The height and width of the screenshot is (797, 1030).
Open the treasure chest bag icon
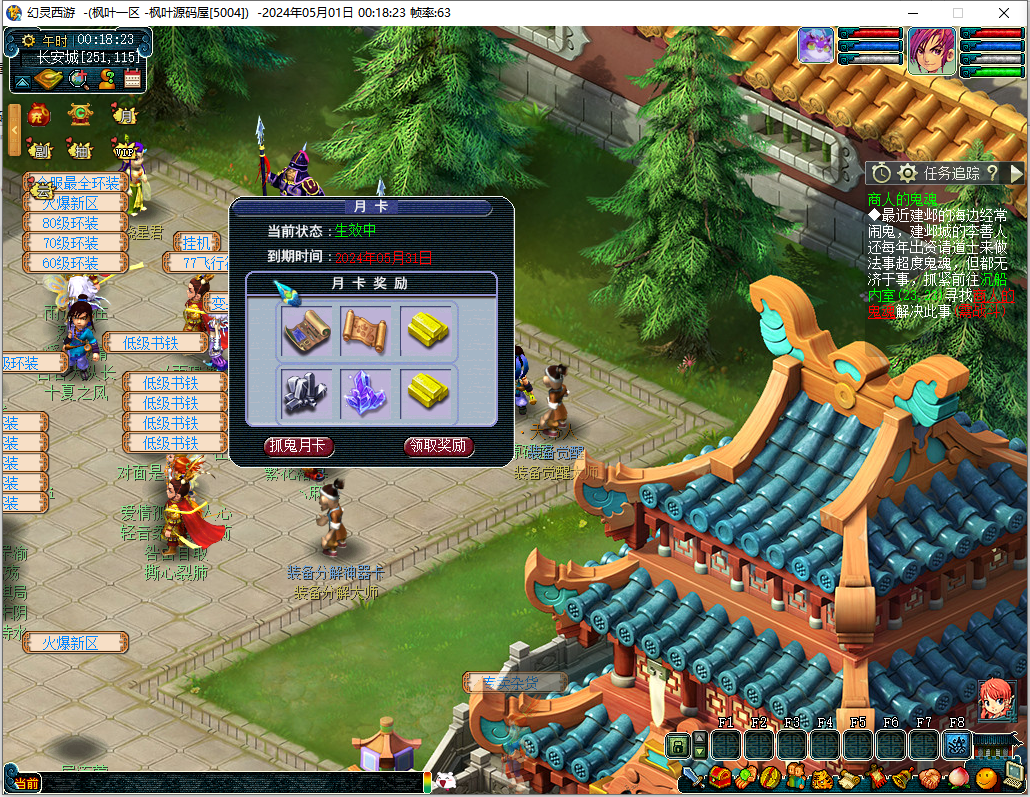point(720,777)
